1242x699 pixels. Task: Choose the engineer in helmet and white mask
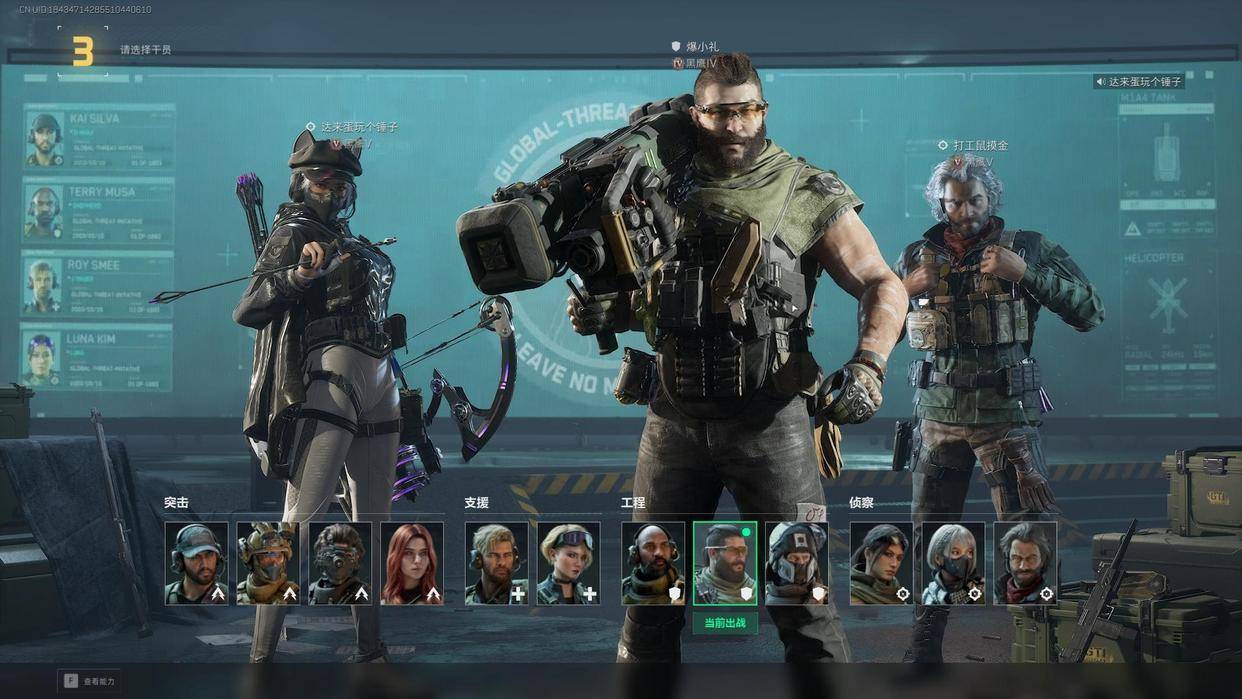(797, 563)
